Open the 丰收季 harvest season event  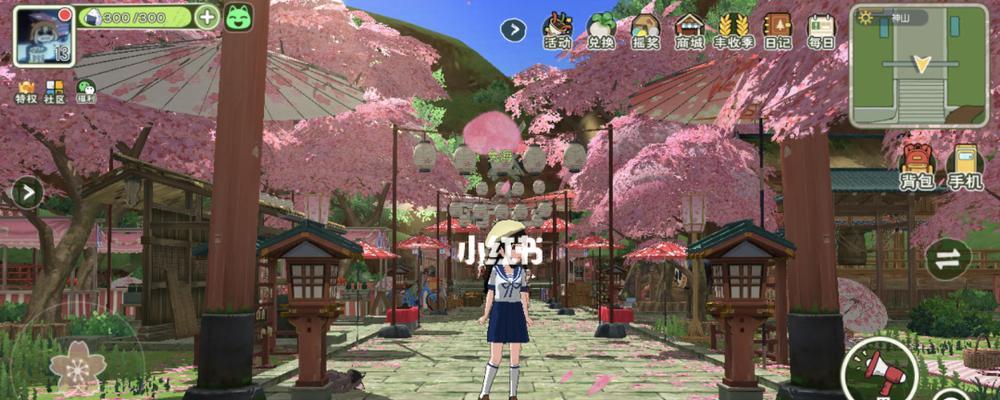pos(734,31)
